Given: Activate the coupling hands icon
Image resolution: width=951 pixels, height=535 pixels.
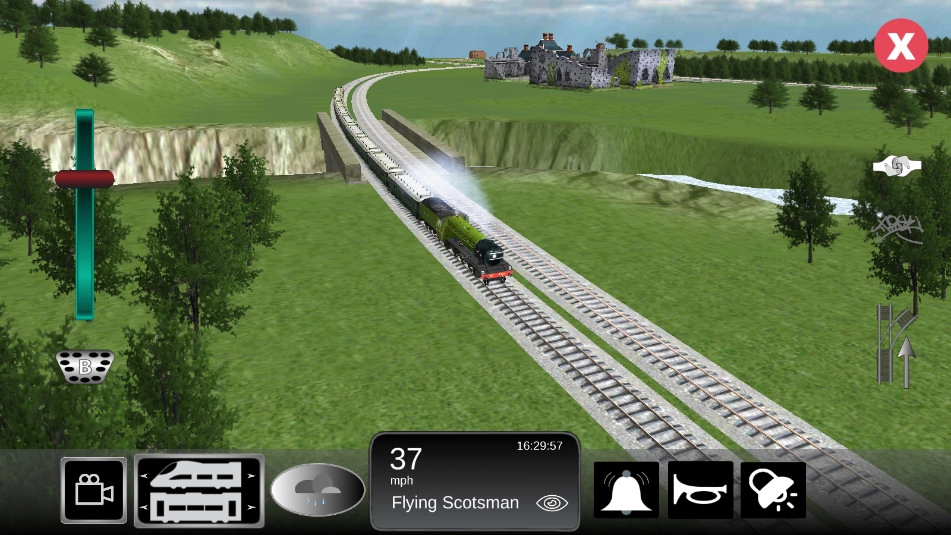Looking at the screenshot, I should [x=896, y=167].
